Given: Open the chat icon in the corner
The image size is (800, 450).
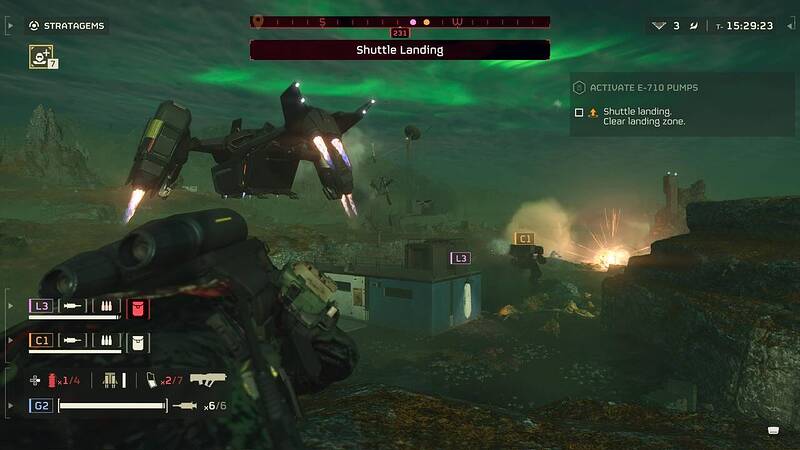Looking at the screenshot, I should (773, 430).
